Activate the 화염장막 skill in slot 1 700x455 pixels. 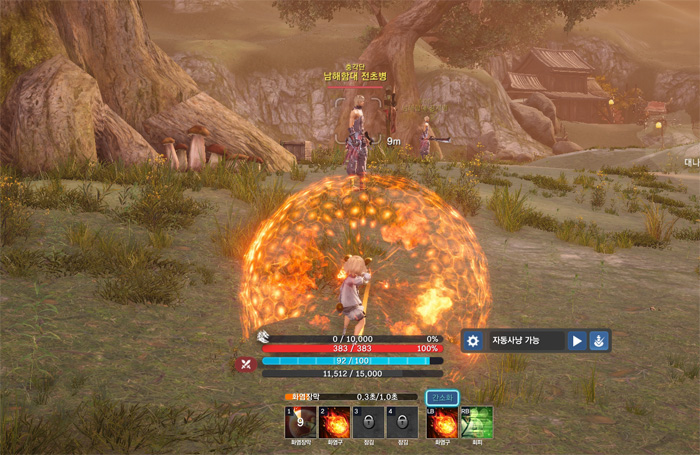tap(302, 422)
